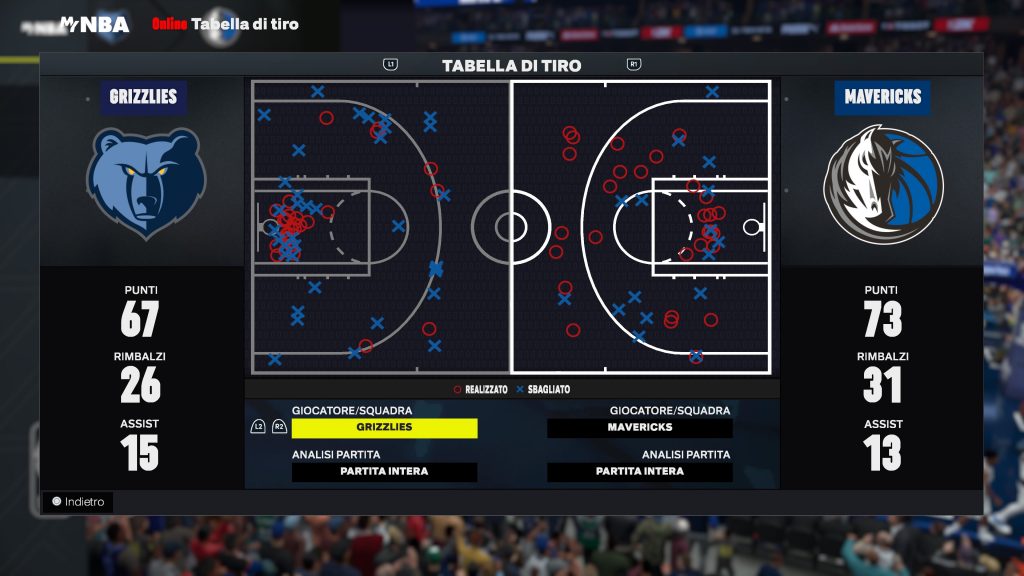
Task: Select the highlighted GRIZZLIES player/team selector
Action: [384, 428]
